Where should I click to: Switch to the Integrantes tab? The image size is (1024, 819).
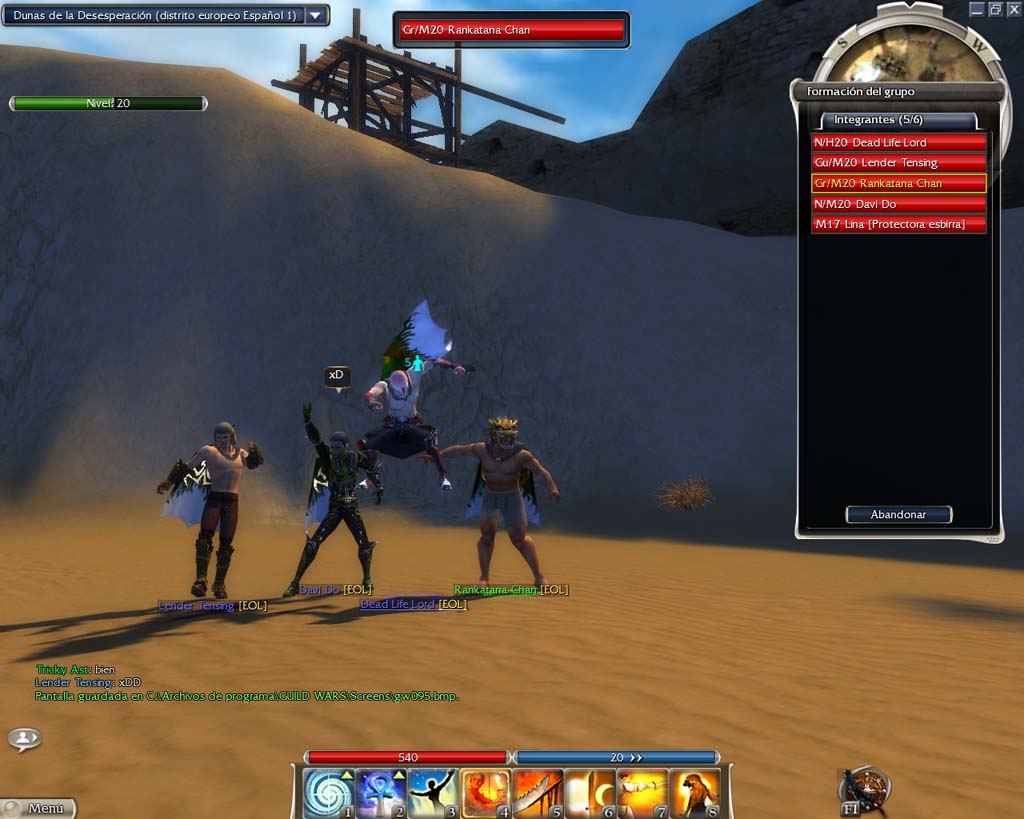(x=892, y=120)
